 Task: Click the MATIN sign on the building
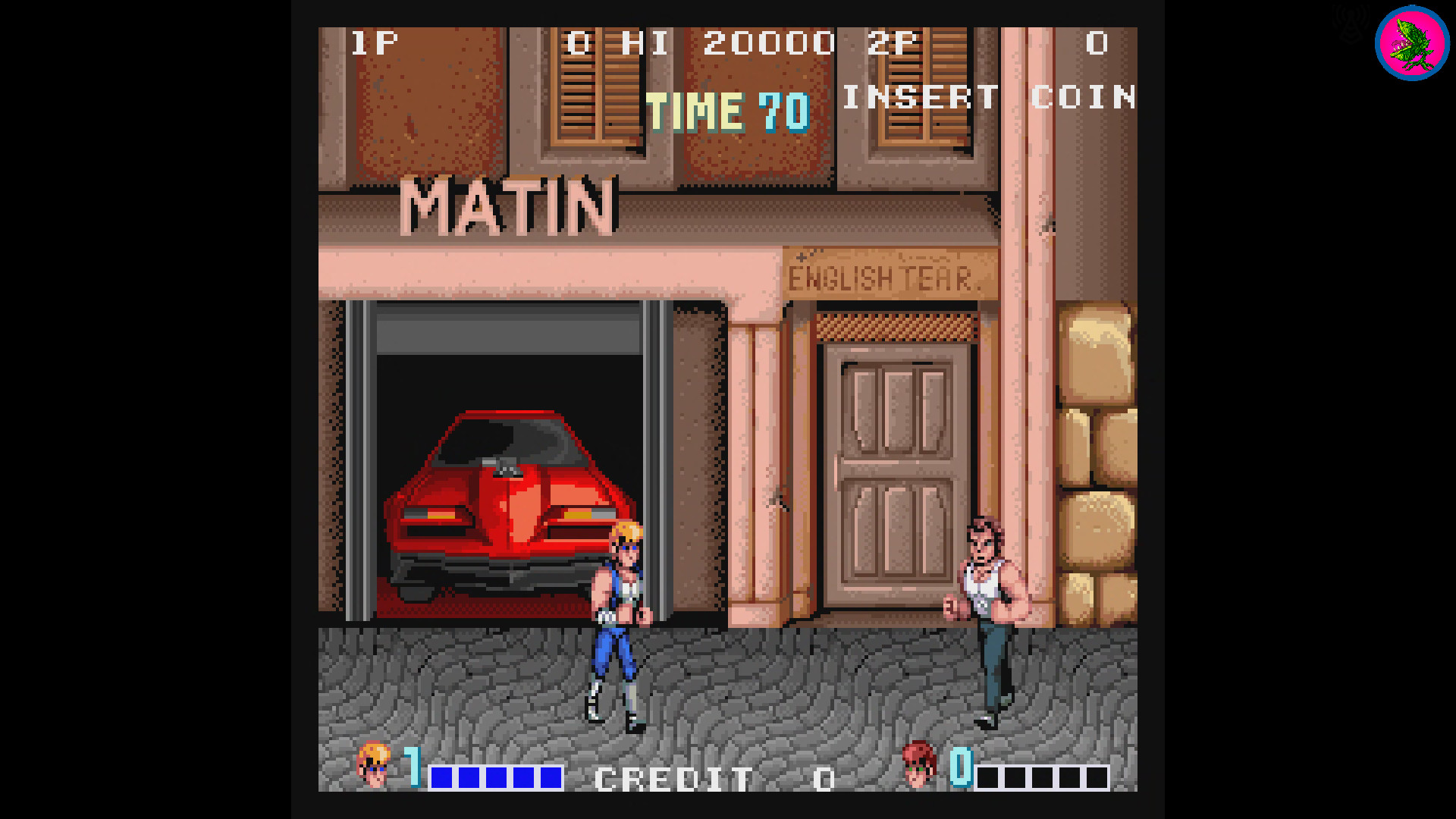pyautogui.click(x=508, y=205)
